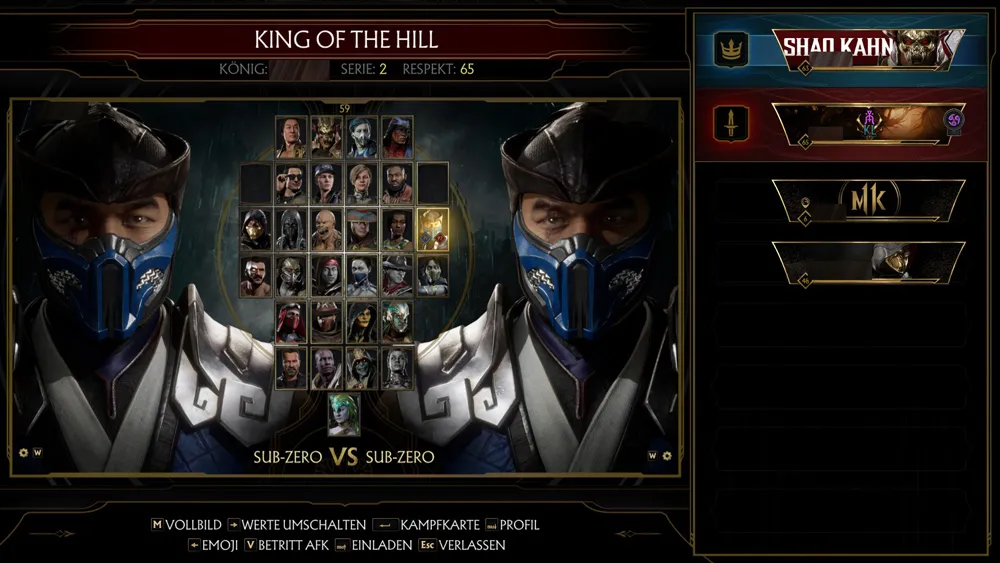Image resolution: width=1000 pixels, height=563 pixels.
Task: Select Skarlet's red hooded portrait
Action: [x=290, y=321]
